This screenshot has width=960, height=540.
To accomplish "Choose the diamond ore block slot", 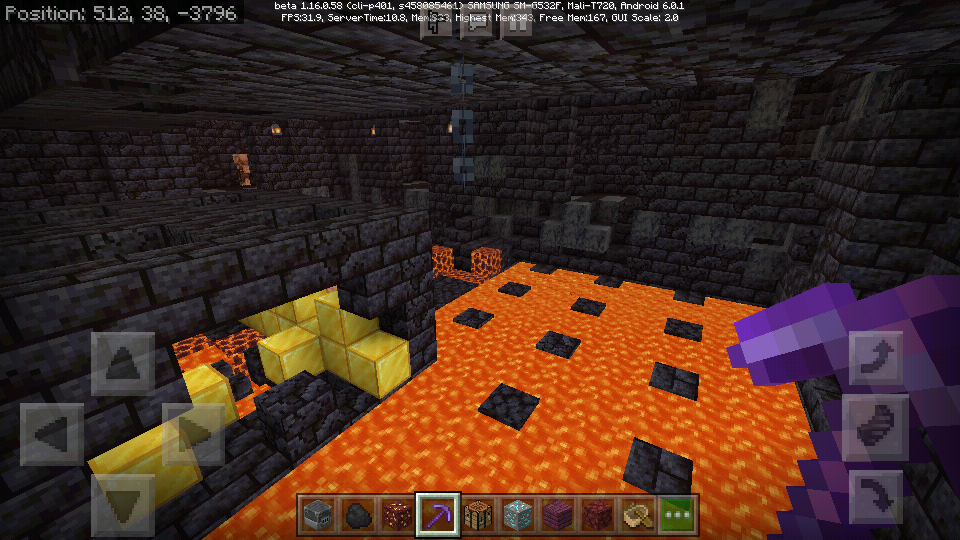I will (x=518, y=514).
